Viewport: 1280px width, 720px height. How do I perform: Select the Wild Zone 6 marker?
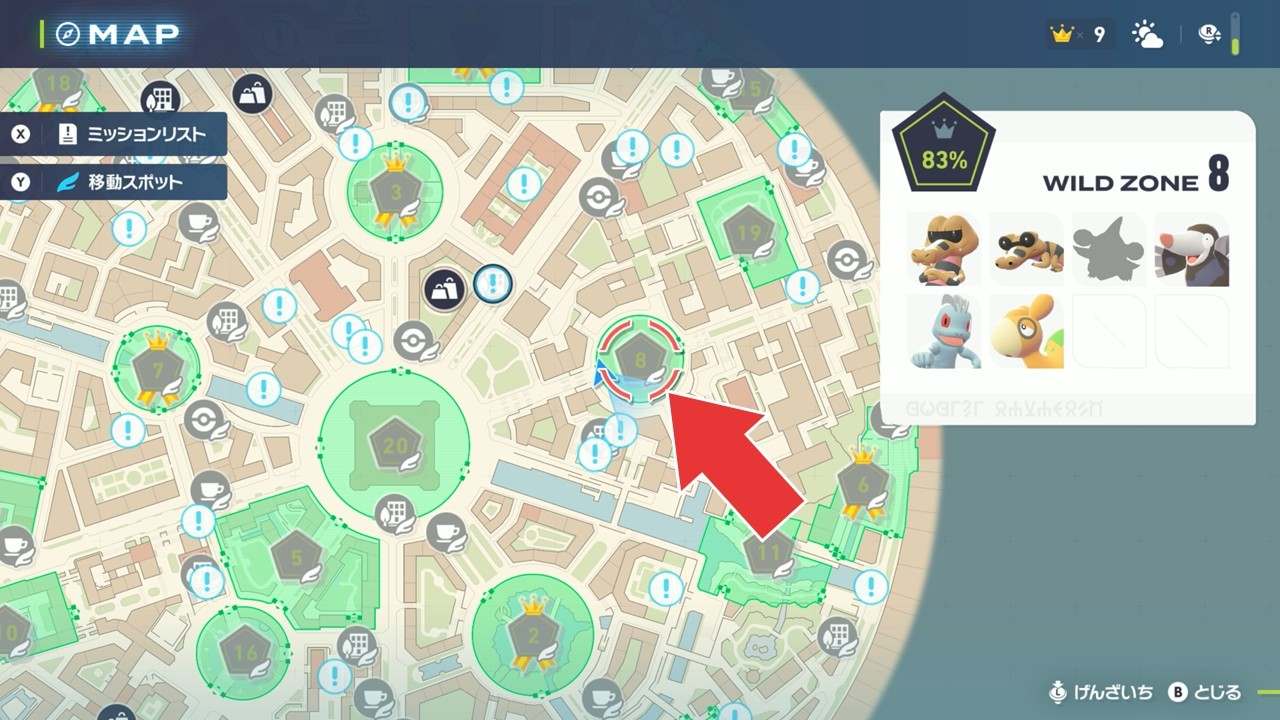(x=863, y=485)
